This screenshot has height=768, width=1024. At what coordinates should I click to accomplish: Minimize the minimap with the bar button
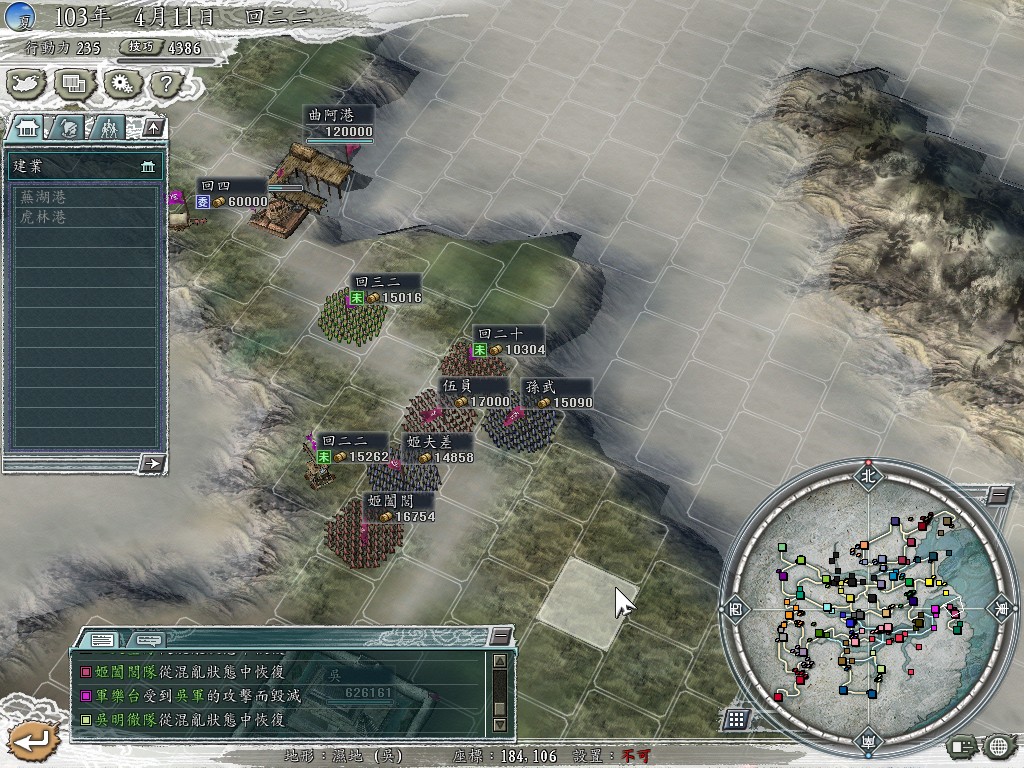pyautogui.click(x=998, y=496)
